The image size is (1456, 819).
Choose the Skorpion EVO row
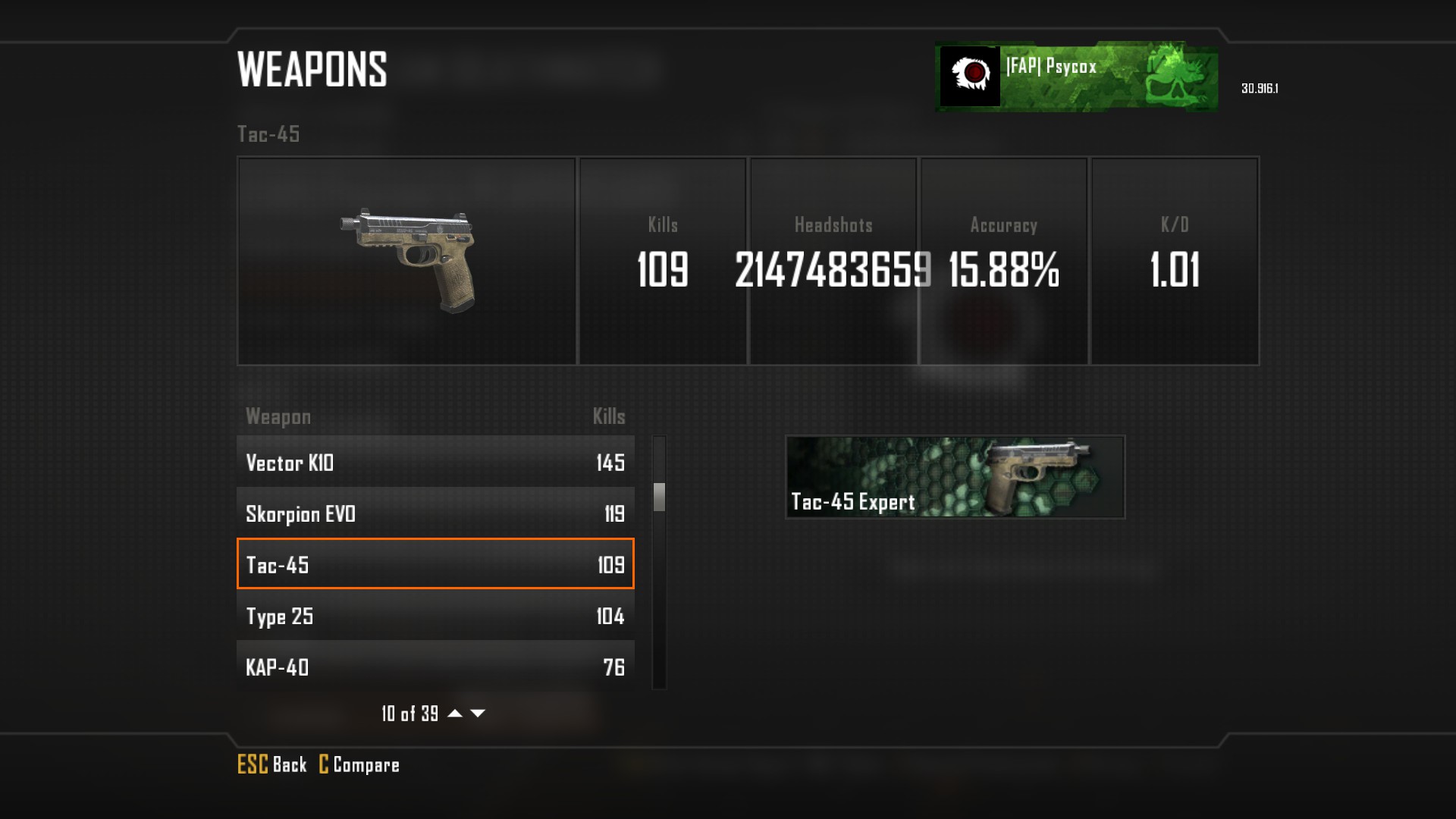(435, 513)
